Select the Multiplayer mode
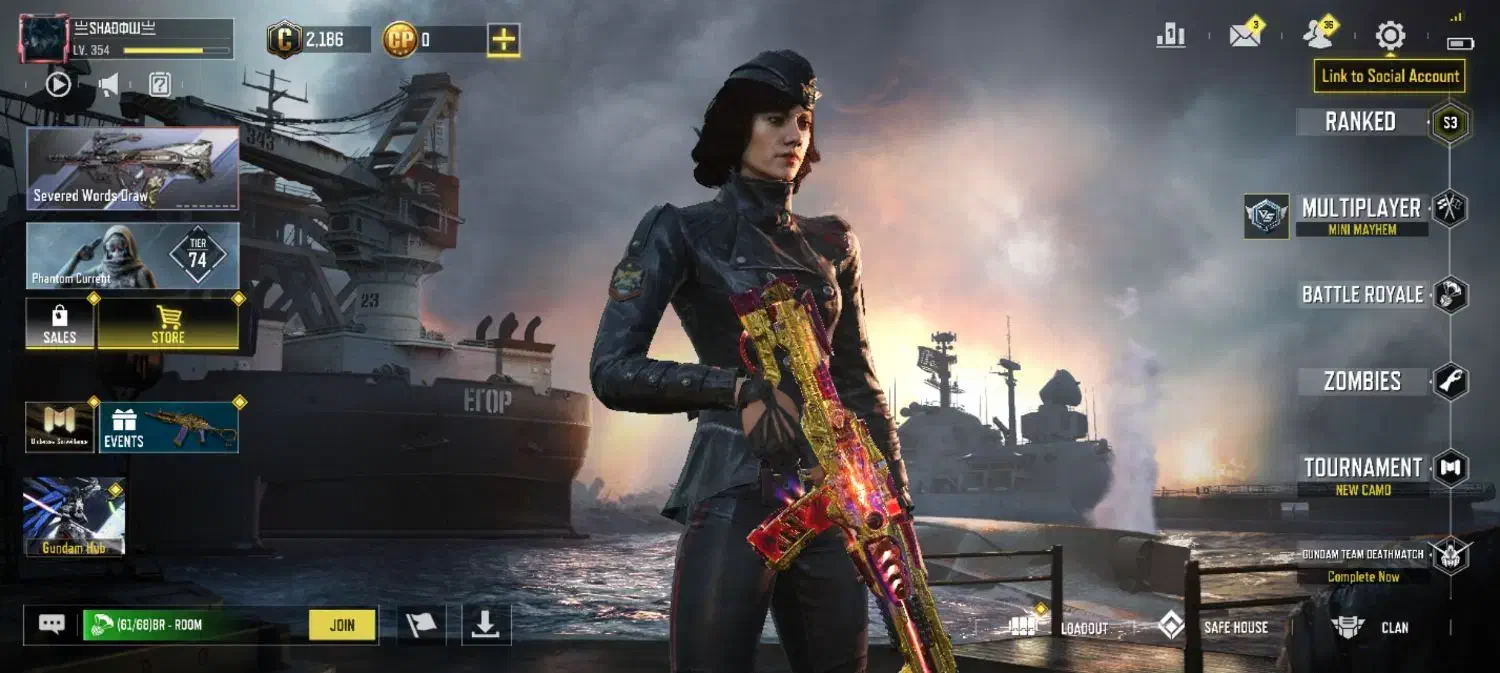Viewport: 1500px width, 673px height. (1361, 209)
